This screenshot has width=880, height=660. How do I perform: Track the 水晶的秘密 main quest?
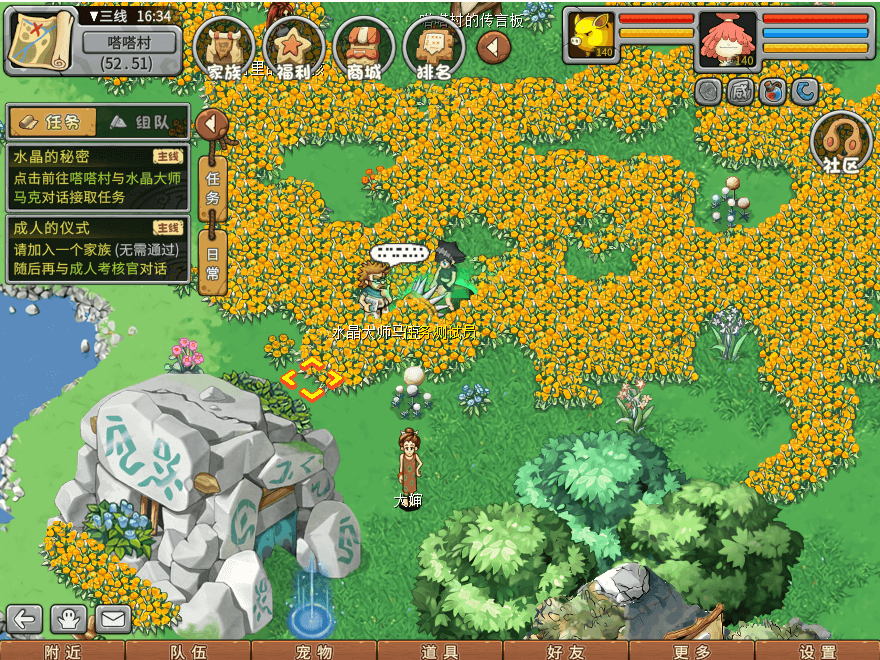(97, 177)
